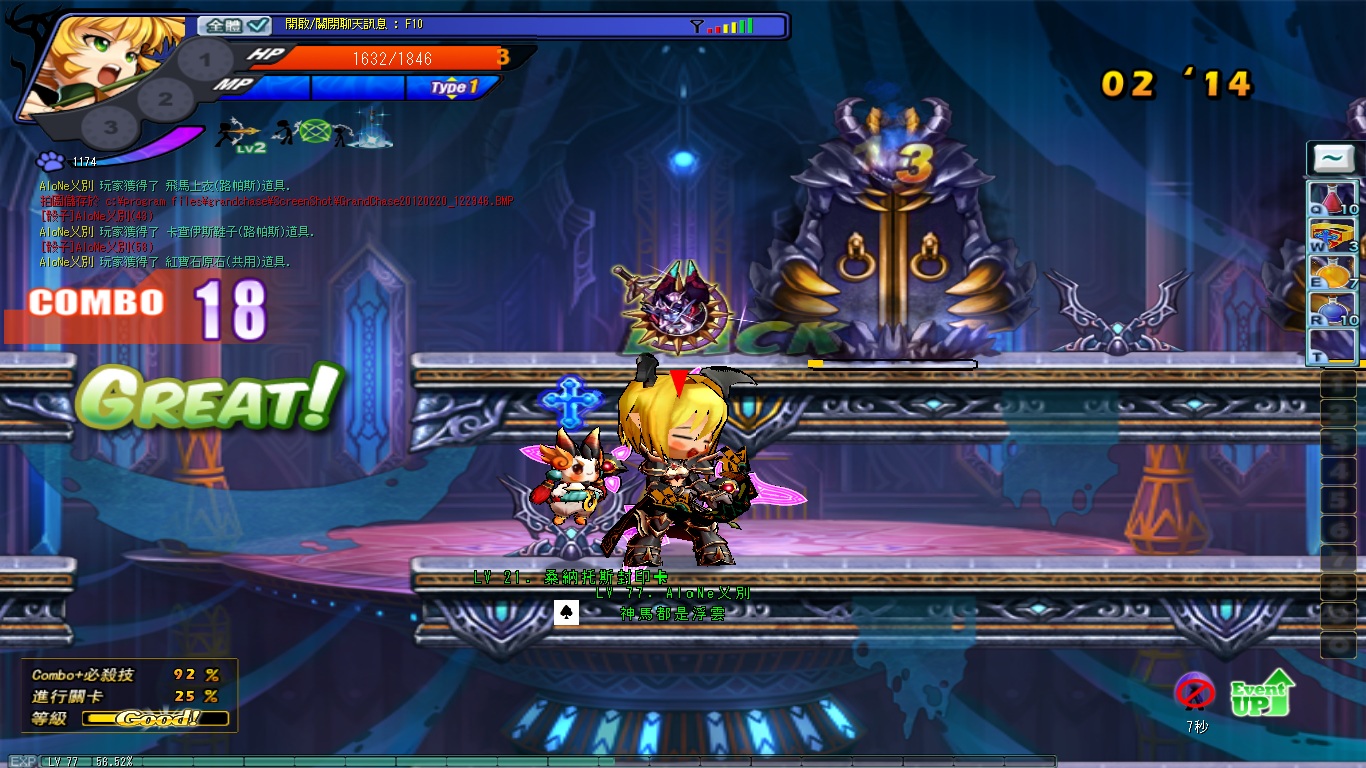This screenshot has width=1366, height=768.
Task: Use the gold ring item in slot W
Action: (x=1333, y=235)
